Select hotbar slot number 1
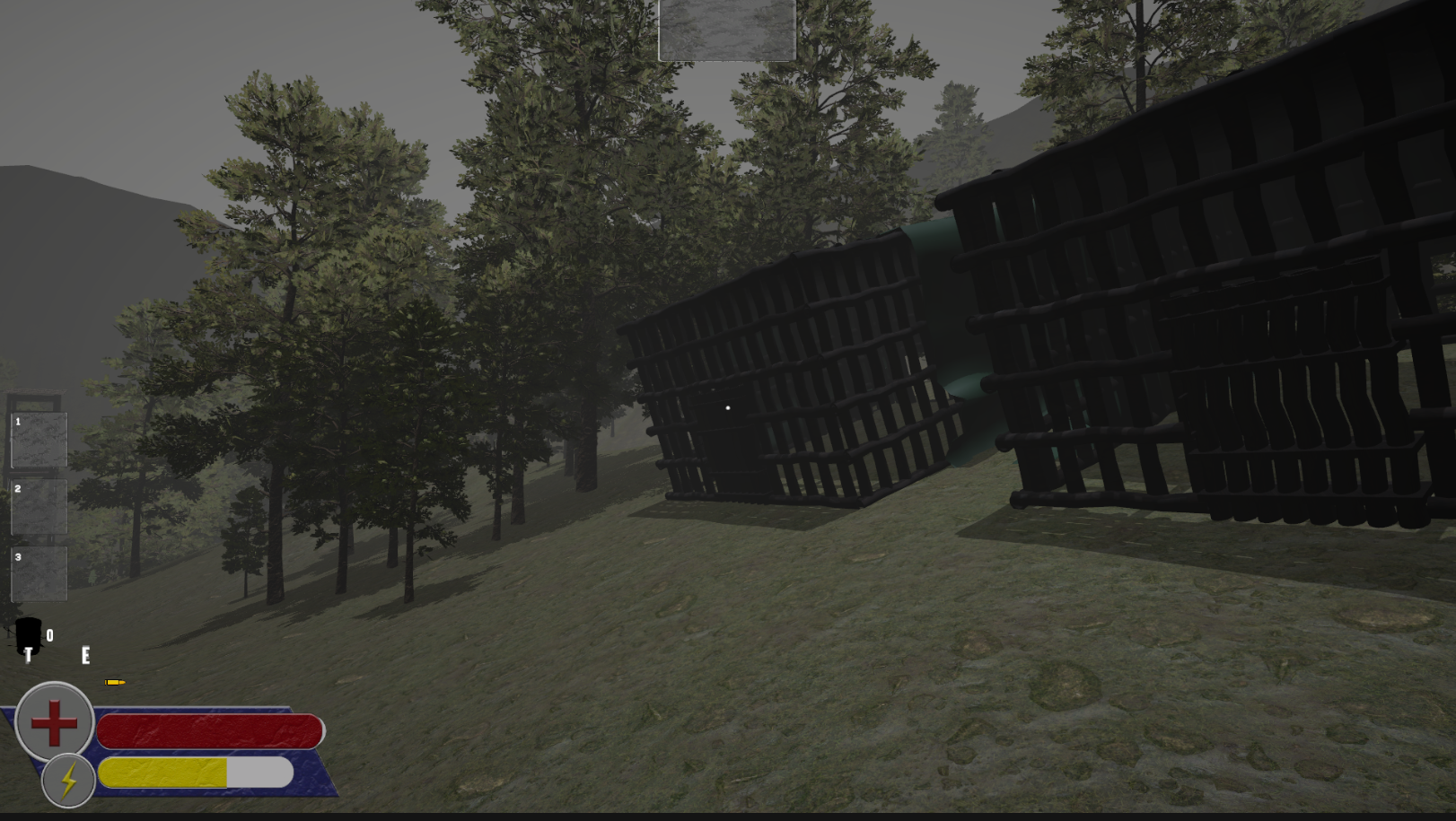 click(x=39, y=440)
